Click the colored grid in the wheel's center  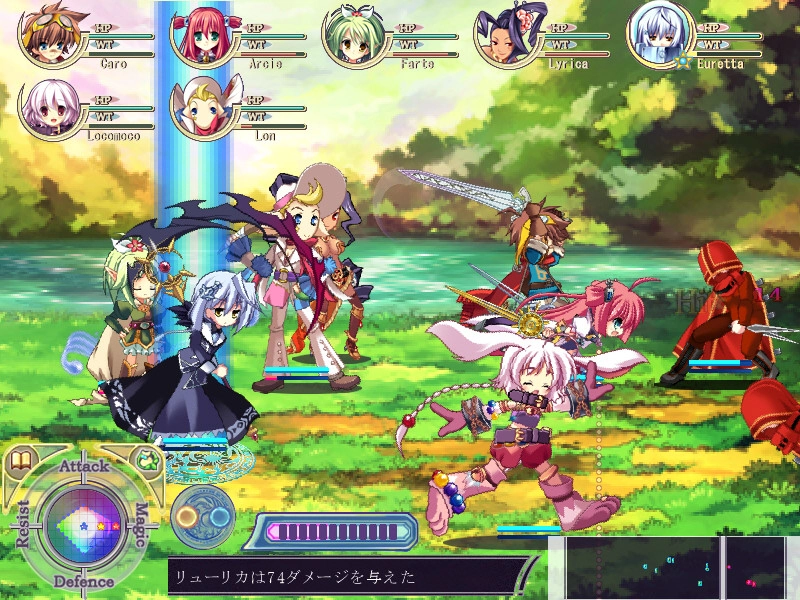(x=83, y=522)
